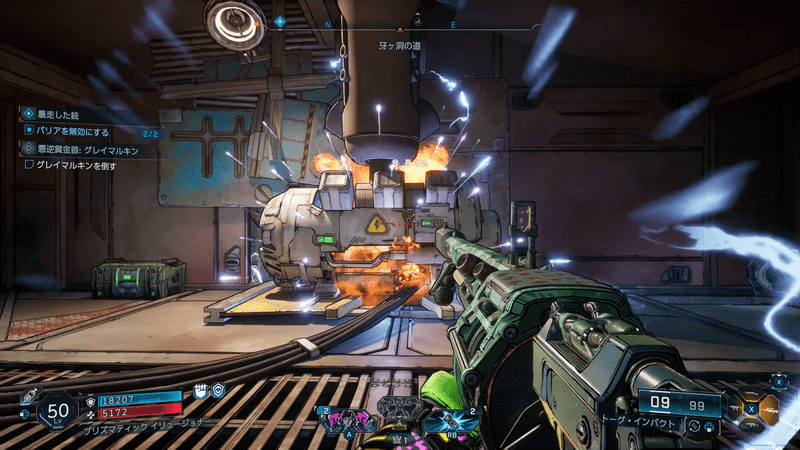Image resolution: width=800 pixels, height=450 pixels.
Task: Select the shield buff status icon
Action: [218, 389]
